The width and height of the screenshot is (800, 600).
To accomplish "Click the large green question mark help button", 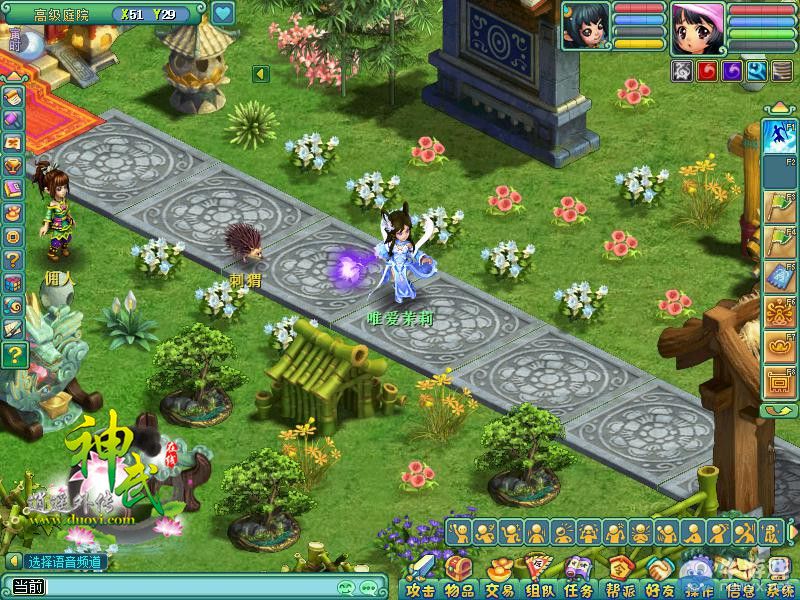I will pyautogui.click(x=14, y=354).
